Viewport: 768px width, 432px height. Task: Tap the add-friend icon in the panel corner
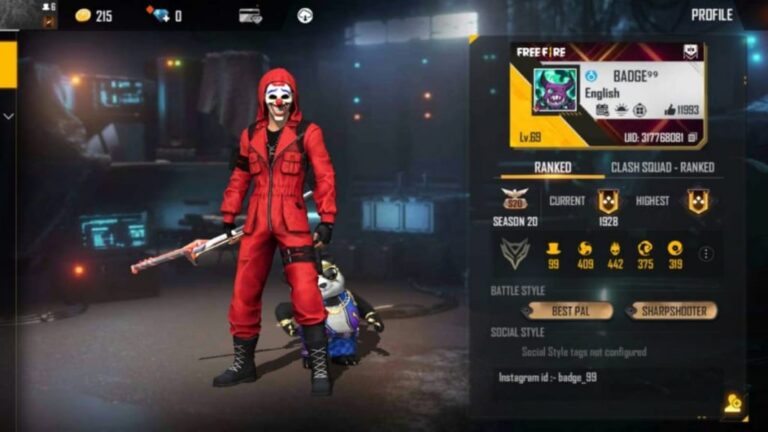[733, 402]
